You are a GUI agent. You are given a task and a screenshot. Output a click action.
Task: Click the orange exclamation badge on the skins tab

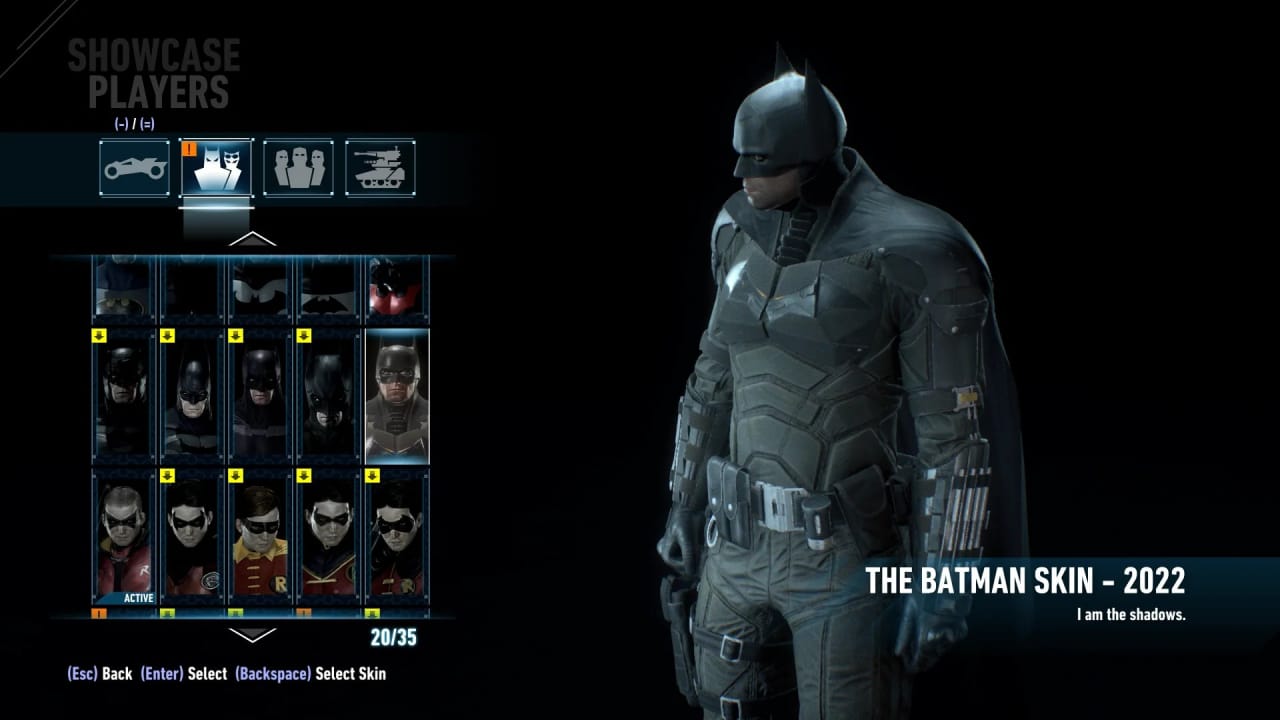coord(189,150)
